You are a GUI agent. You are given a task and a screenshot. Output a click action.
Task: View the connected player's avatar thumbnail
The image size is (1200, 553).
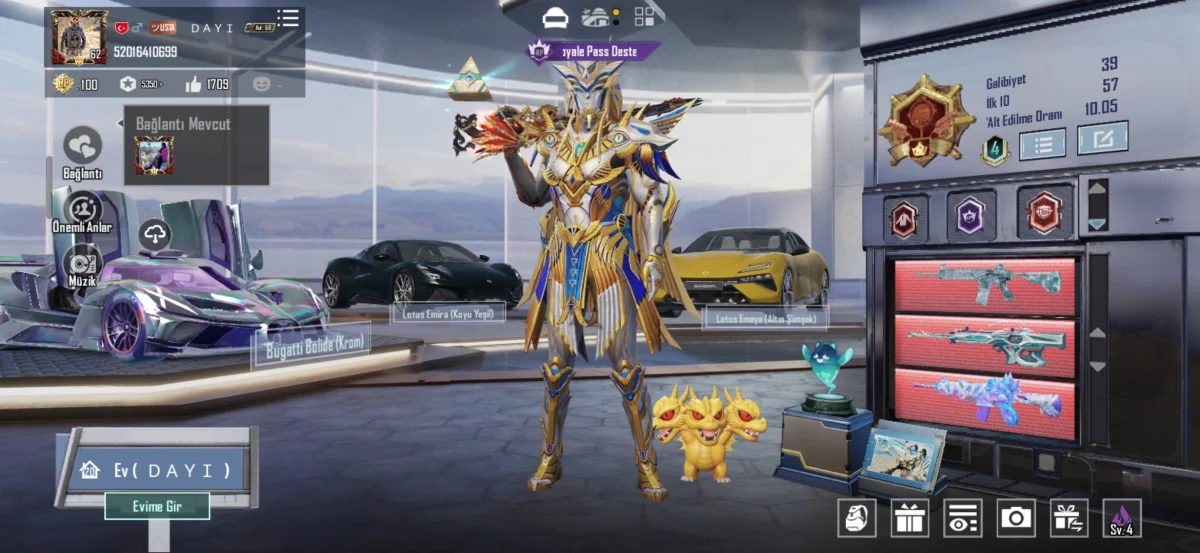(154, 155)
